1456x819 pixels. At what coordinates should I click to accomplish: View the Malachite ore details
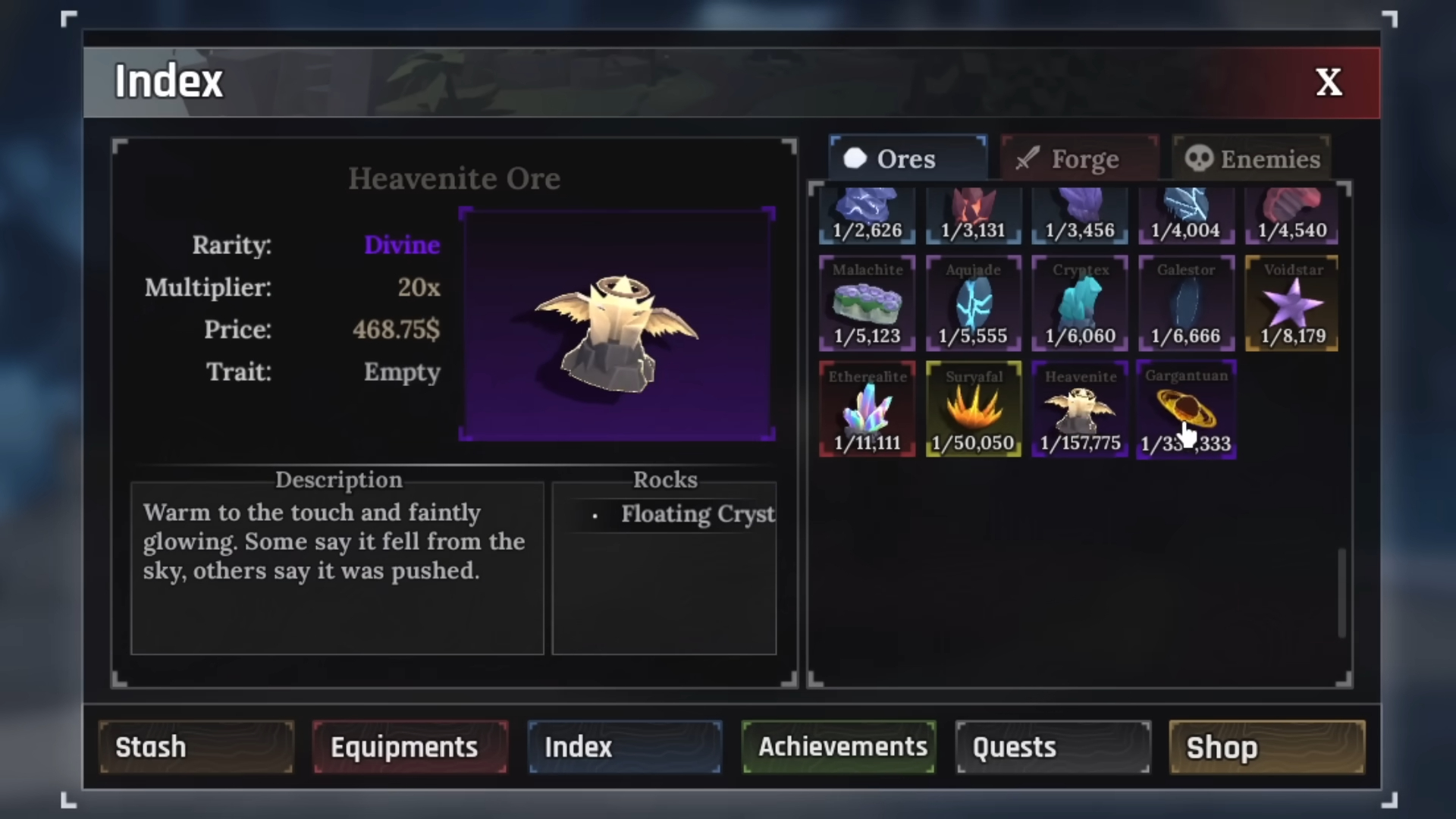pyautogui.click(x=866, y=303)
